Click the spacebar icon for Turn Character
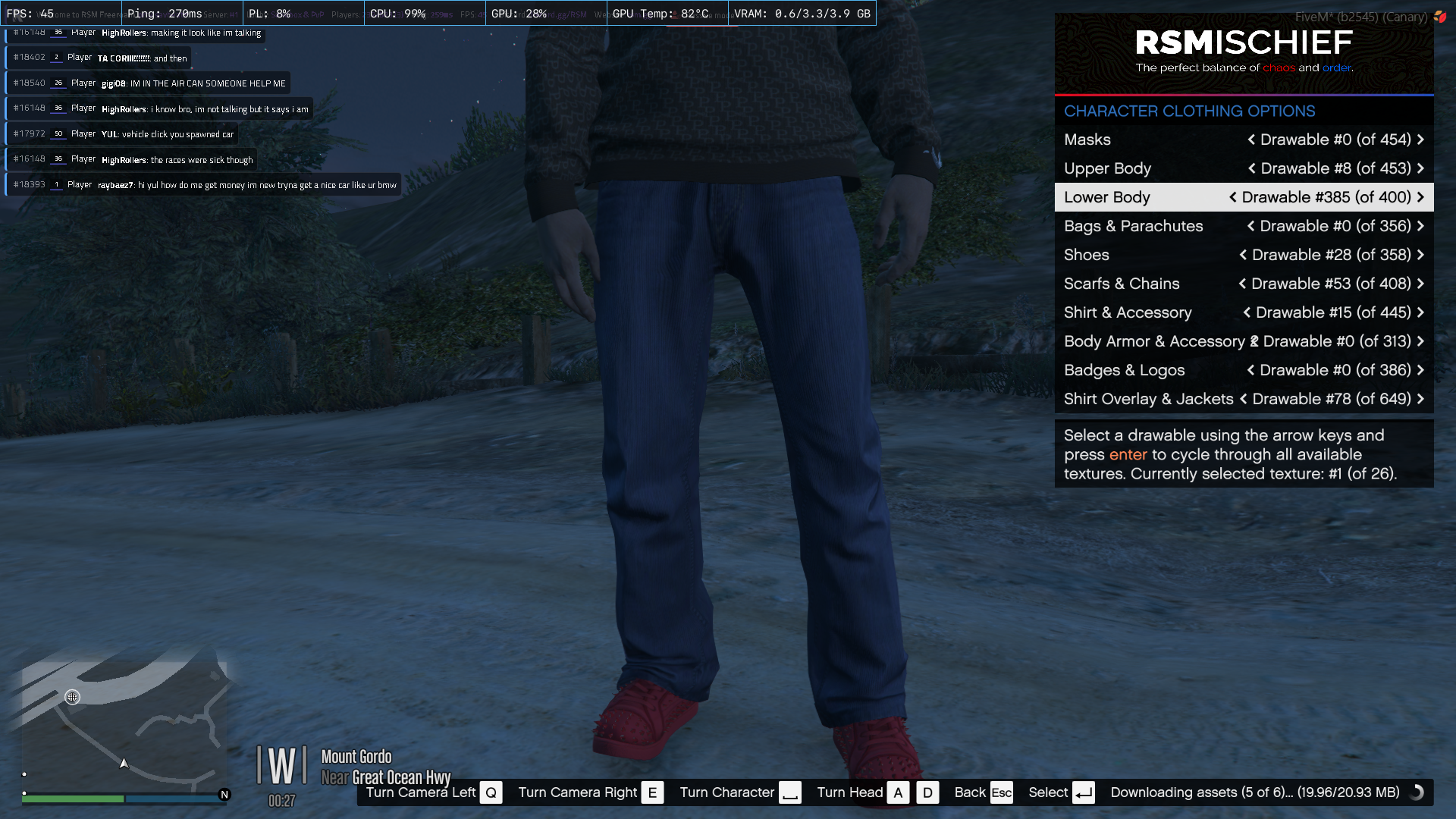This screenshot has width=1456, height=819. tap(791, 792)
